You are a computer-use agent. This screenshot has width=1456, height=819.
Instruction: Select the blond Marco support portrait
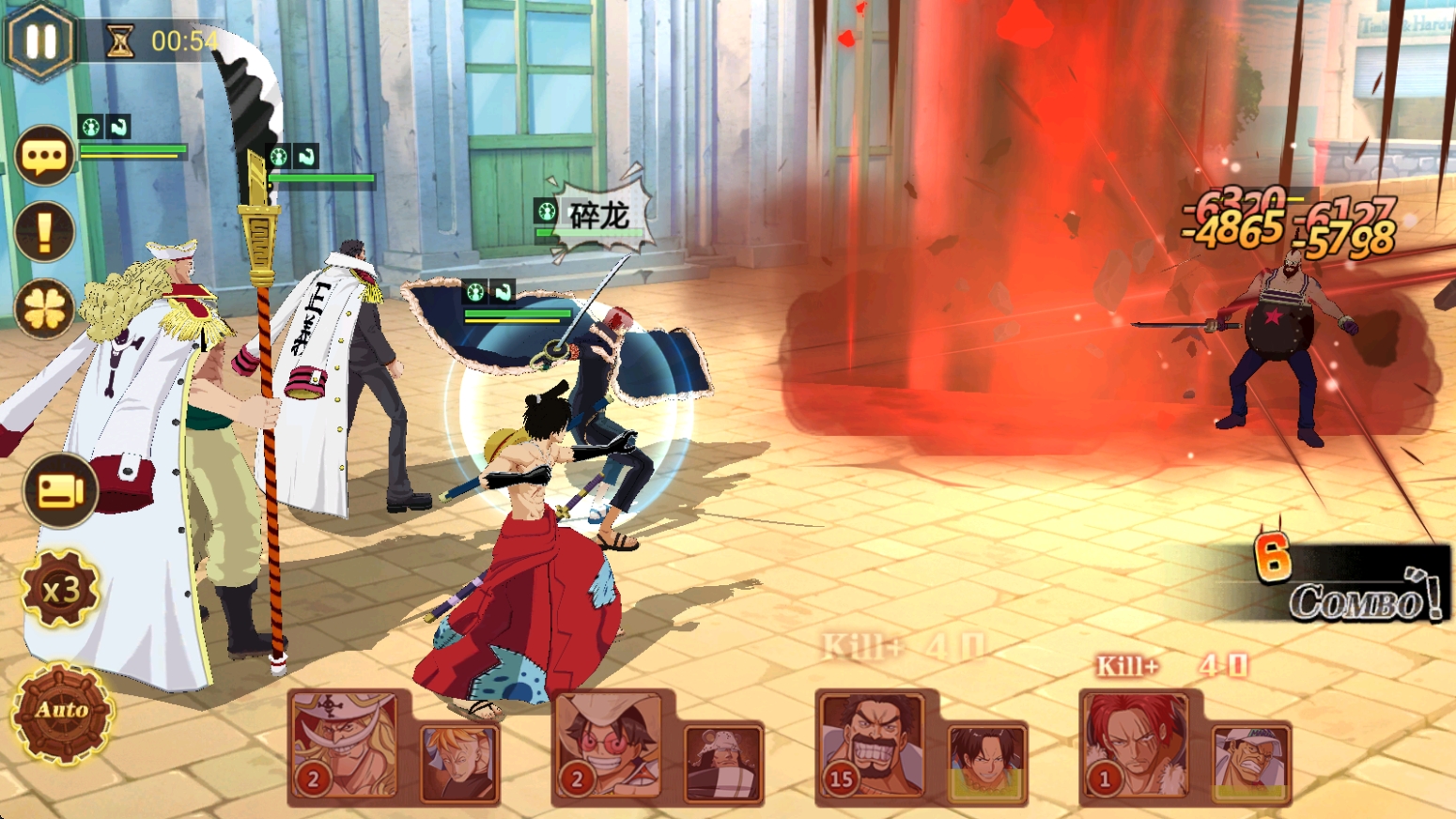click(459, 764)
